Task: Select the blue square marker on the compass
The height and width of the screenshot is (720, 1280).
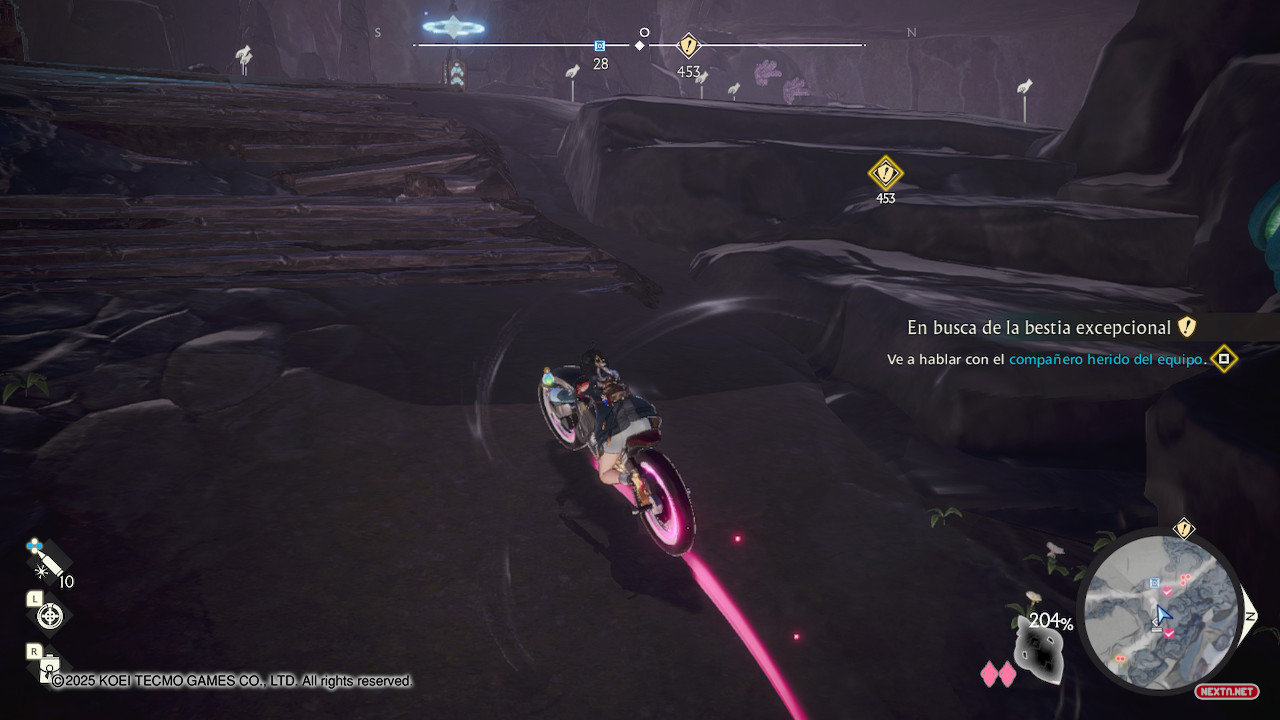Action: [x=600, y=46]
